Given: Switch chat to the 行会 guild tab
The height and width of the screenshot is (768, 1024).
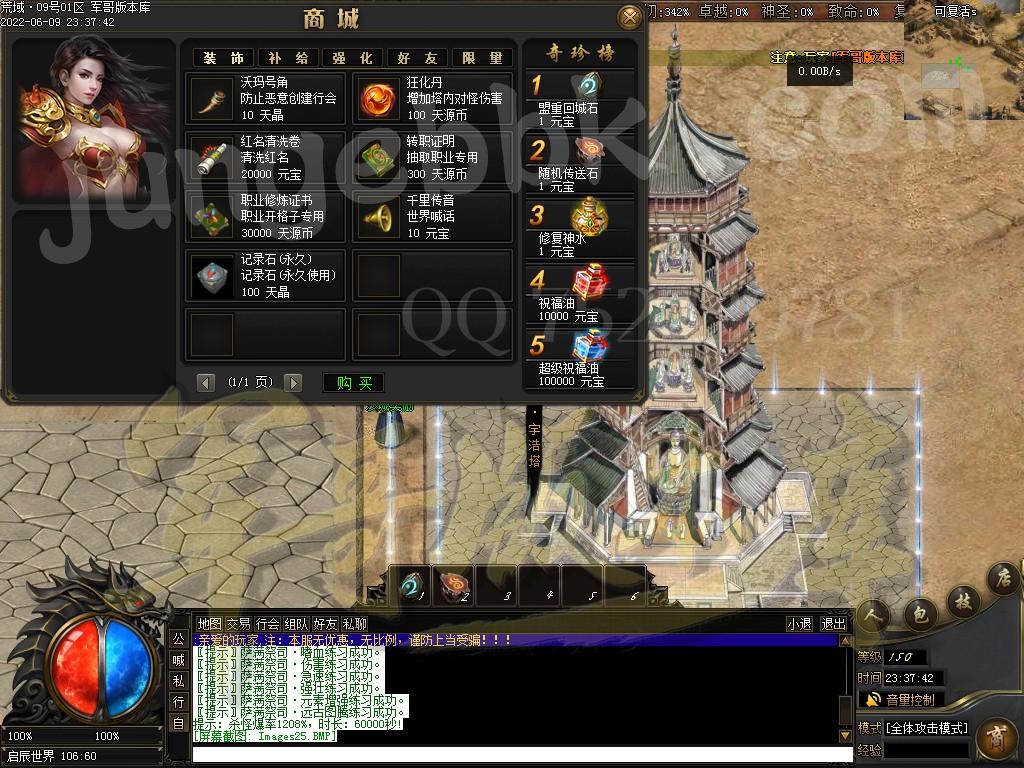Looking at the screenshot, I should [267, 623].
